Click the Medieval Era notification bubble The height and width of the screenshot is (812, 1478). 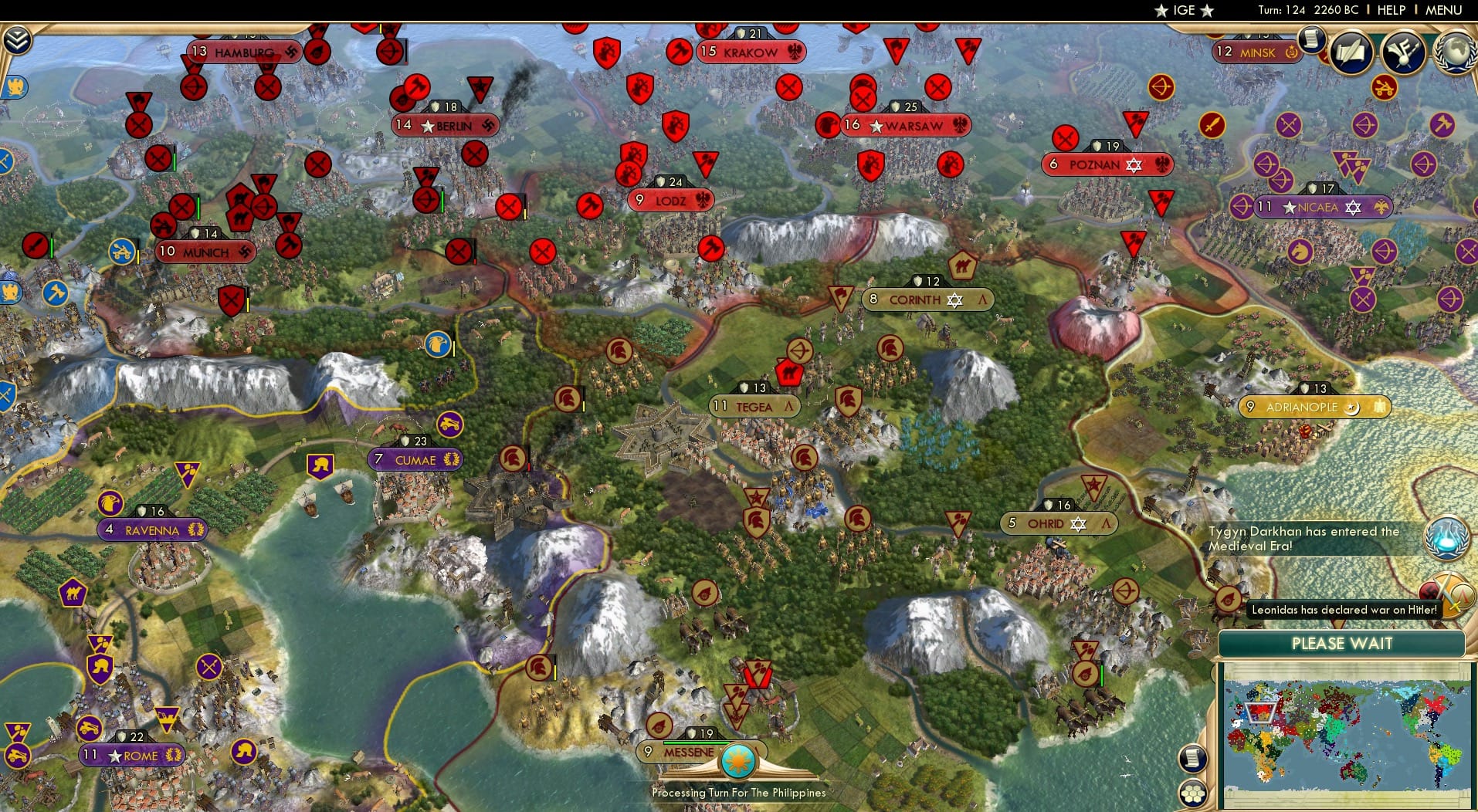[x=1447, y=539]
